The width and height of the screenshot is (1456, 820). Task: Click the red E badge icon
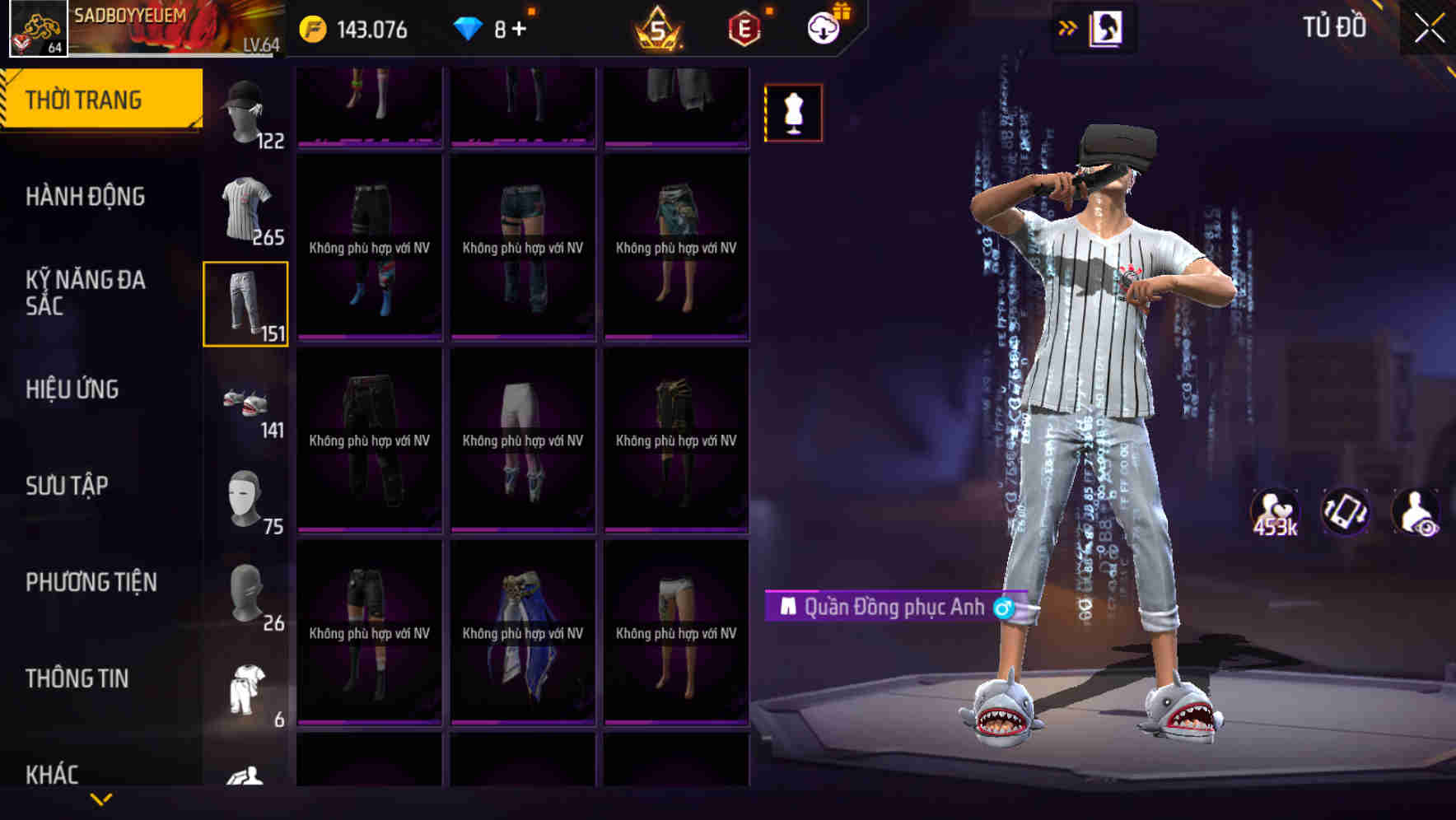[x=742, y=29]
